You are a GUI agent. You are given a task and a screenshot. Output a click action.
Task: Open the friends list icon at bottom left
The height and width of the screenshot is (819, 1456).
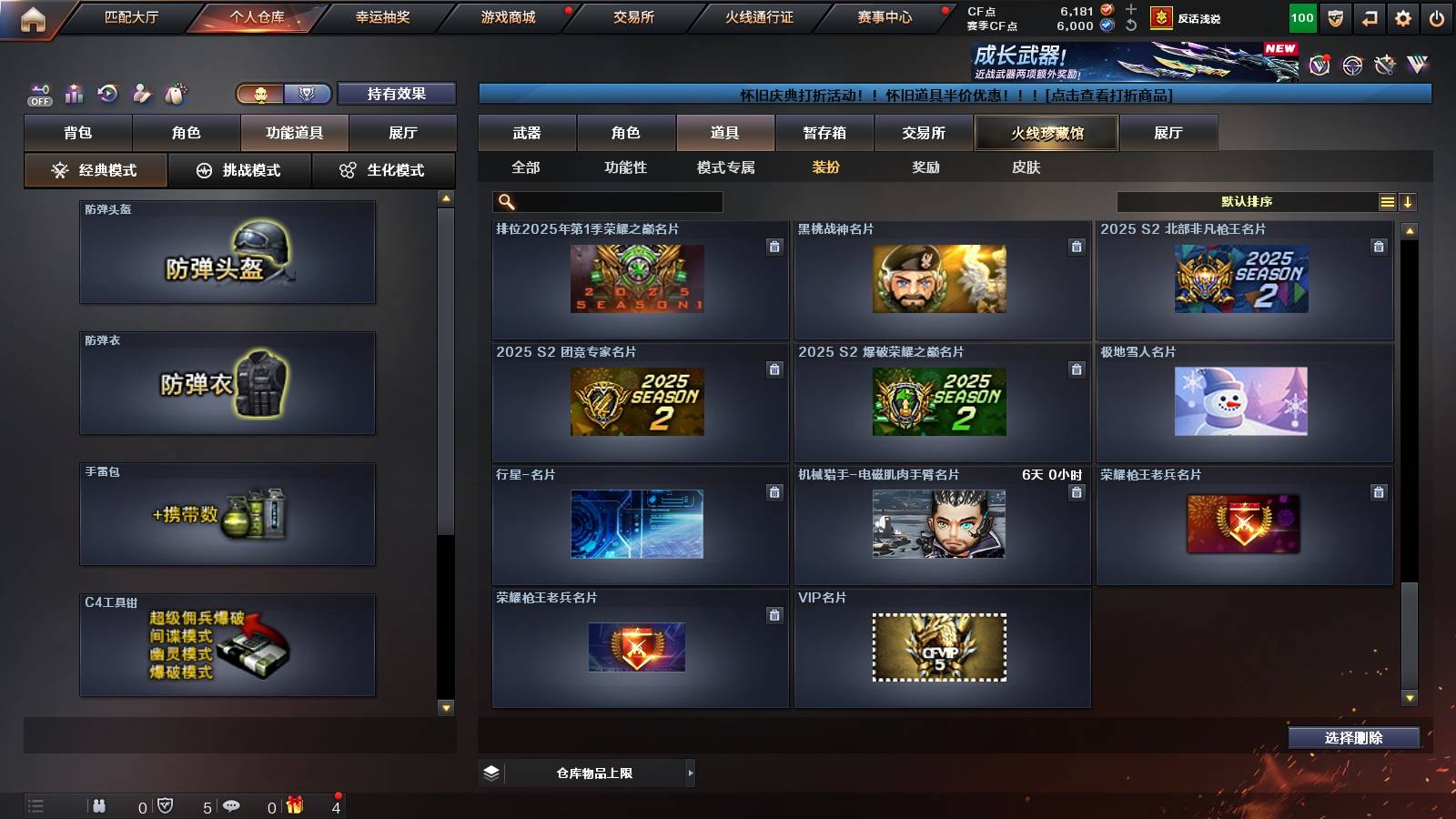[x=100, y=804]
